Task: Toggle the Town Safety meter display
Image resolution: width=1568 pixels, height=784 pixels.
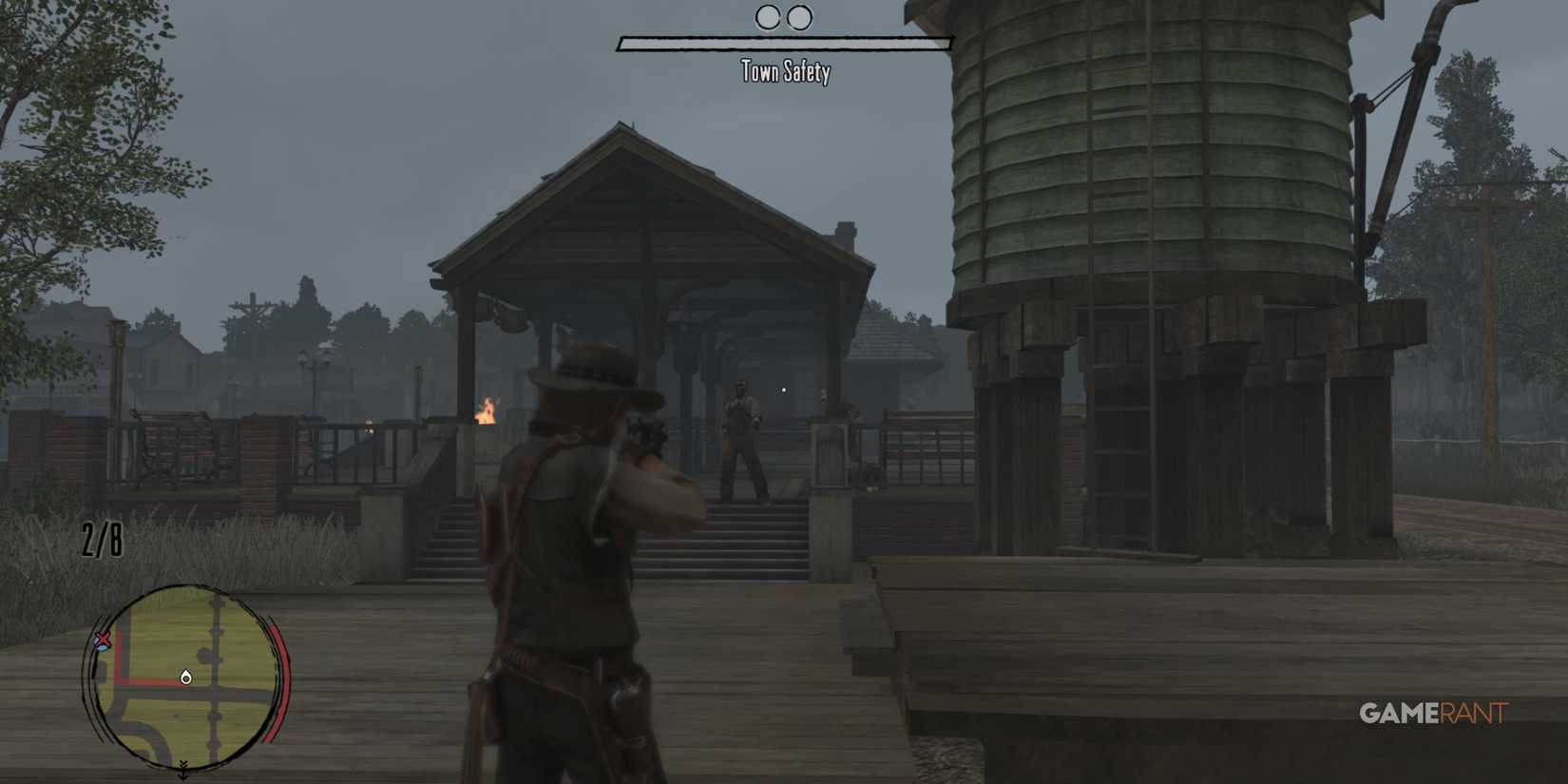Action: tap(785, 43)
